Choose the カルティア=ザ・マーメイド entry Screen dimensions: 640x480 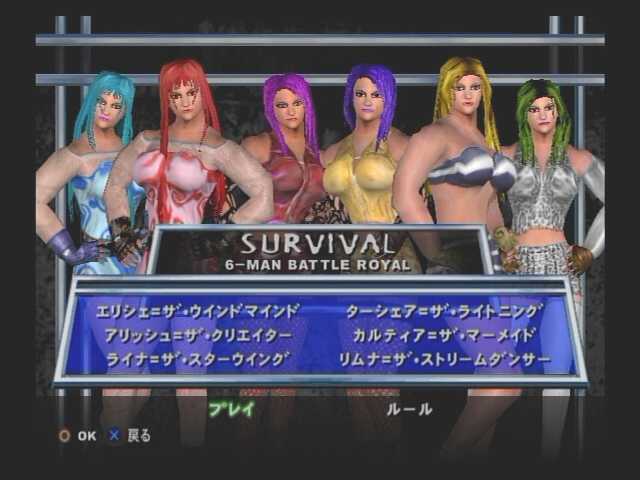click(x=444, y=334)
